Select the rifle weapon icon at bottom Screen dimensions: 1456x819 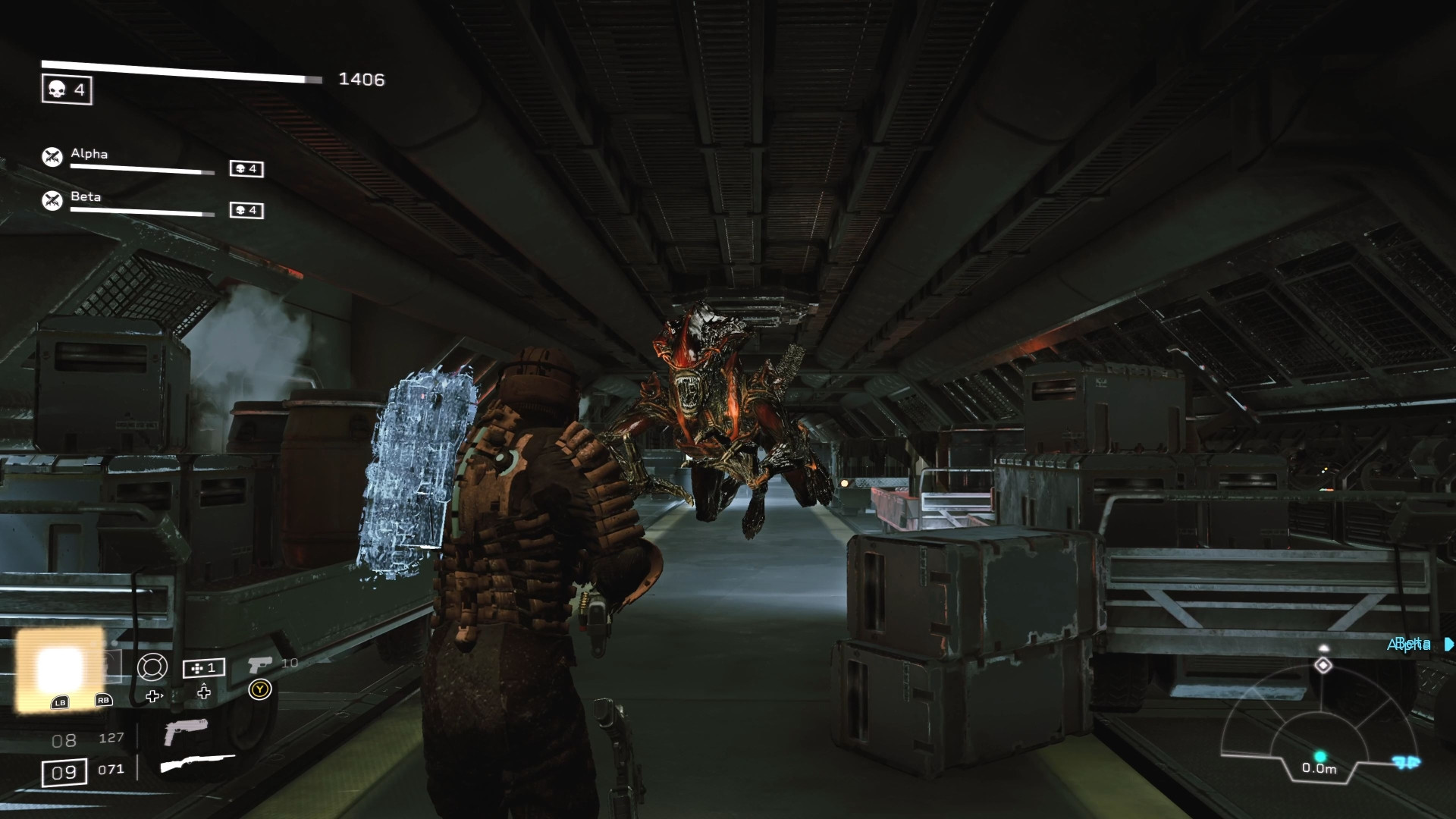click(x=199, y=764)
